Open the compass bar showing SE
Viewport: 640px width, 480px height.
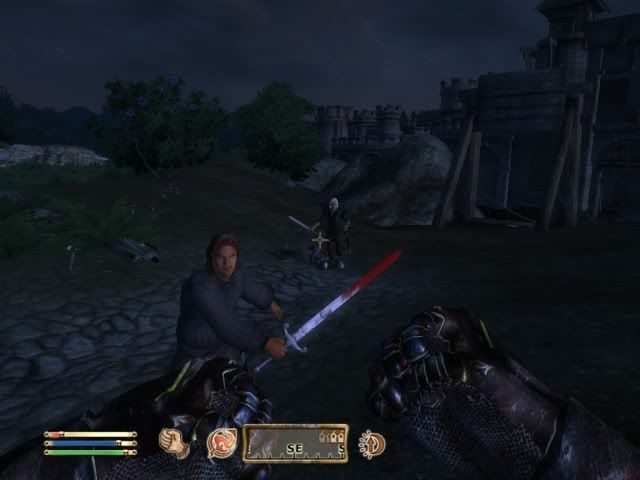(x=296, y=443)
